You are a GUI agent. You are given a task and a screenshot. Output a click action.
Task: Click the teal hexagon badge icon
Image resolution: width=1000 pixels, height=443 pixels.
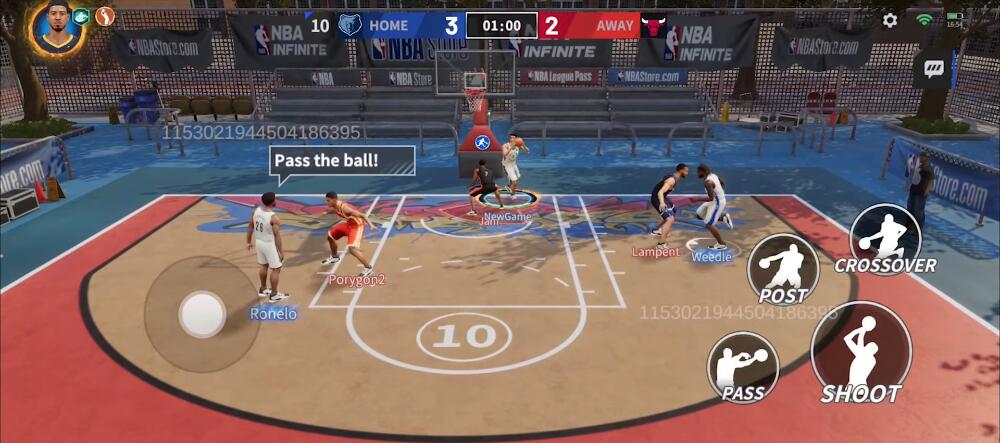click(82, 16)
